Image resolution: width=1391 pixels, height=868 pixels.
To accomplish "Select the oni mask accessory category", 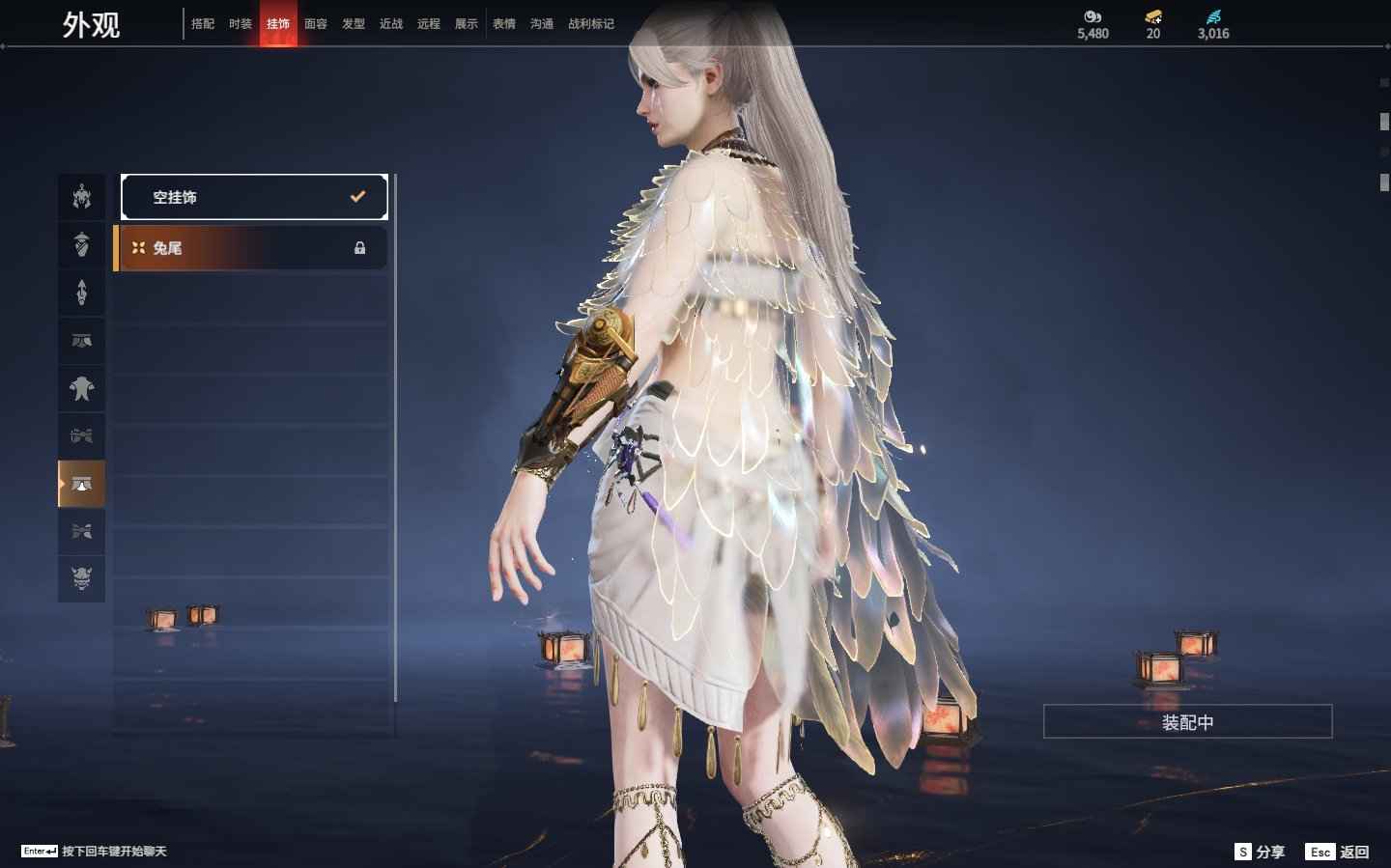I will tap(82, 578).
